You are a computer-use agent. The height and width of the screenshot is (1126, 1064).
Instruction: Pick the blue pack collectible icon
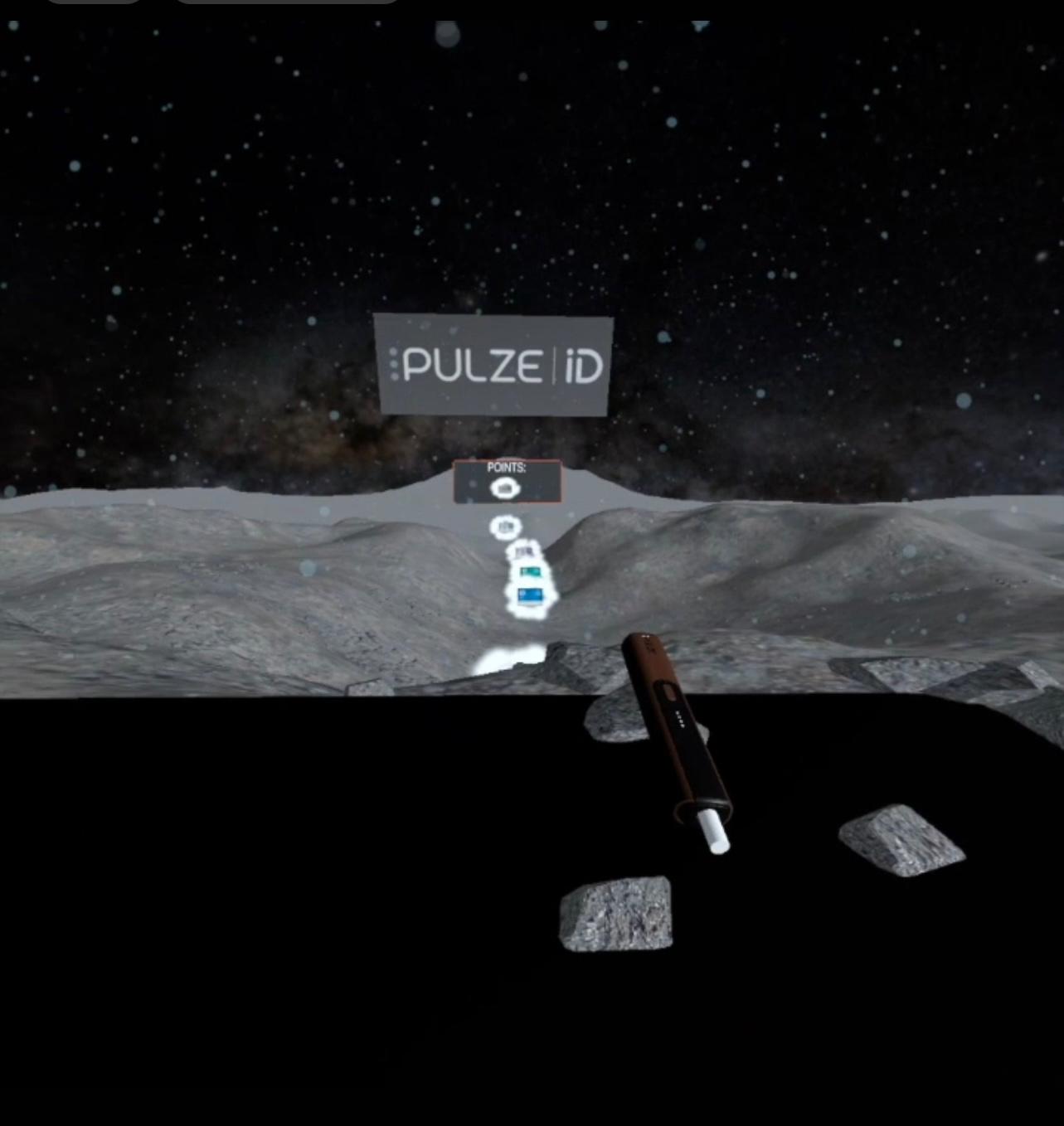point(529,595)
